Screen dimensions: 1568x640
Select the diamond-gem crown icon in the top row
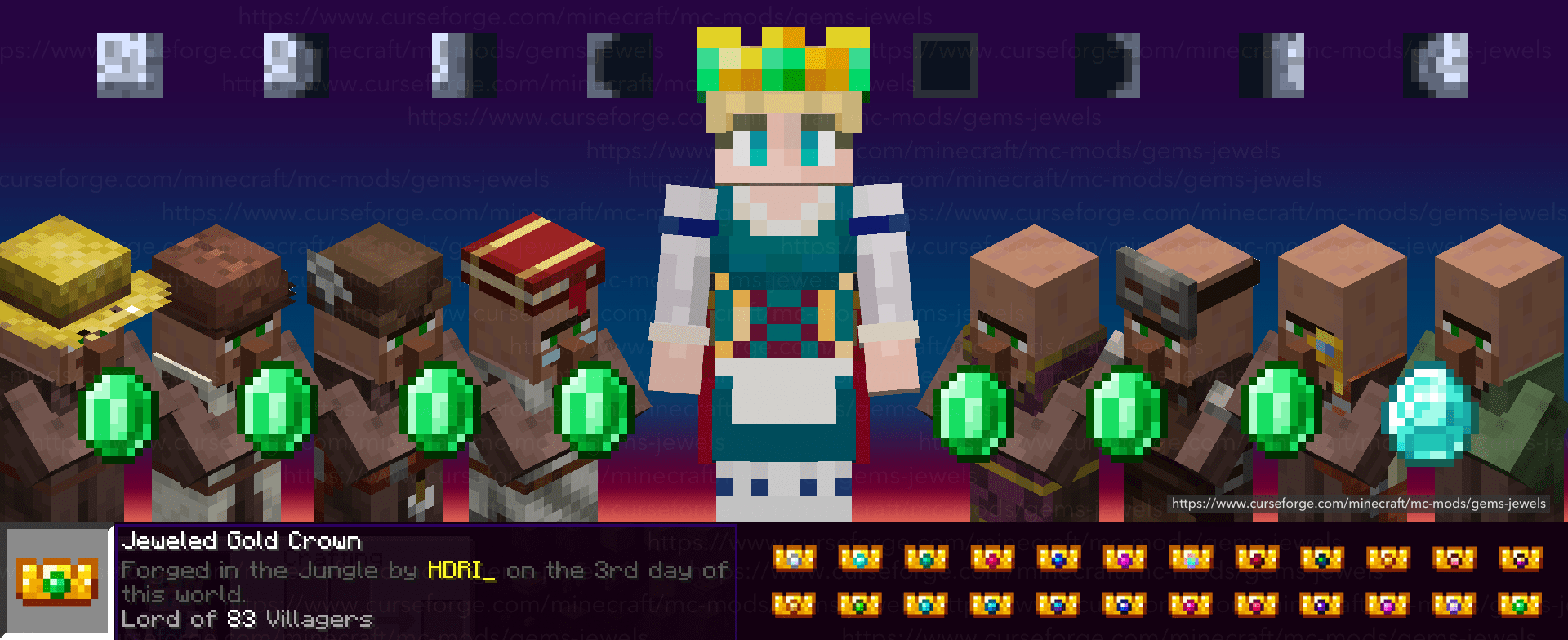(x=859, y=559)
